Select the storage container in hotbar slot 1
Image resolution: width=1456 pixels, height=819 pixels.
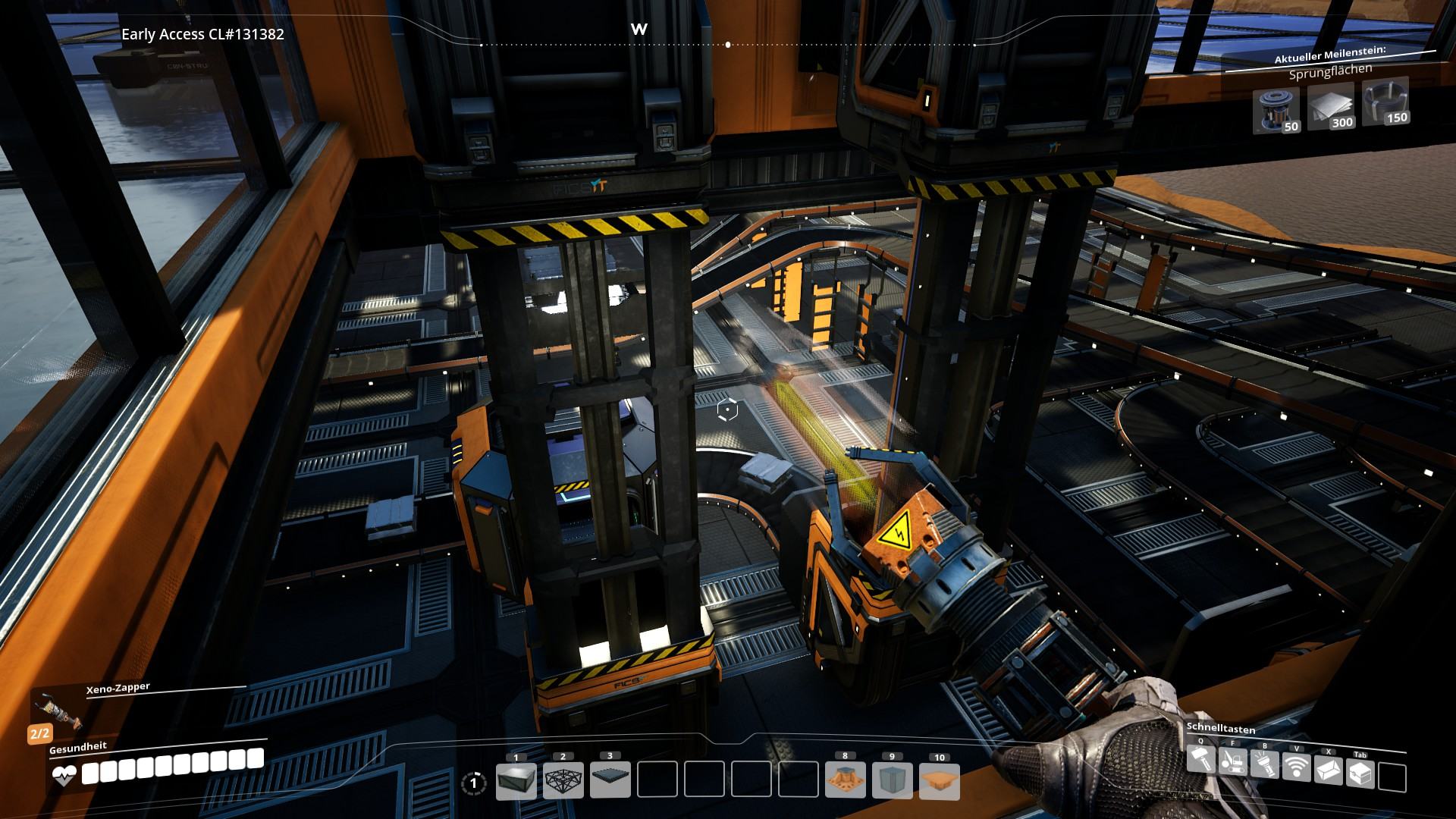point(516,781)
